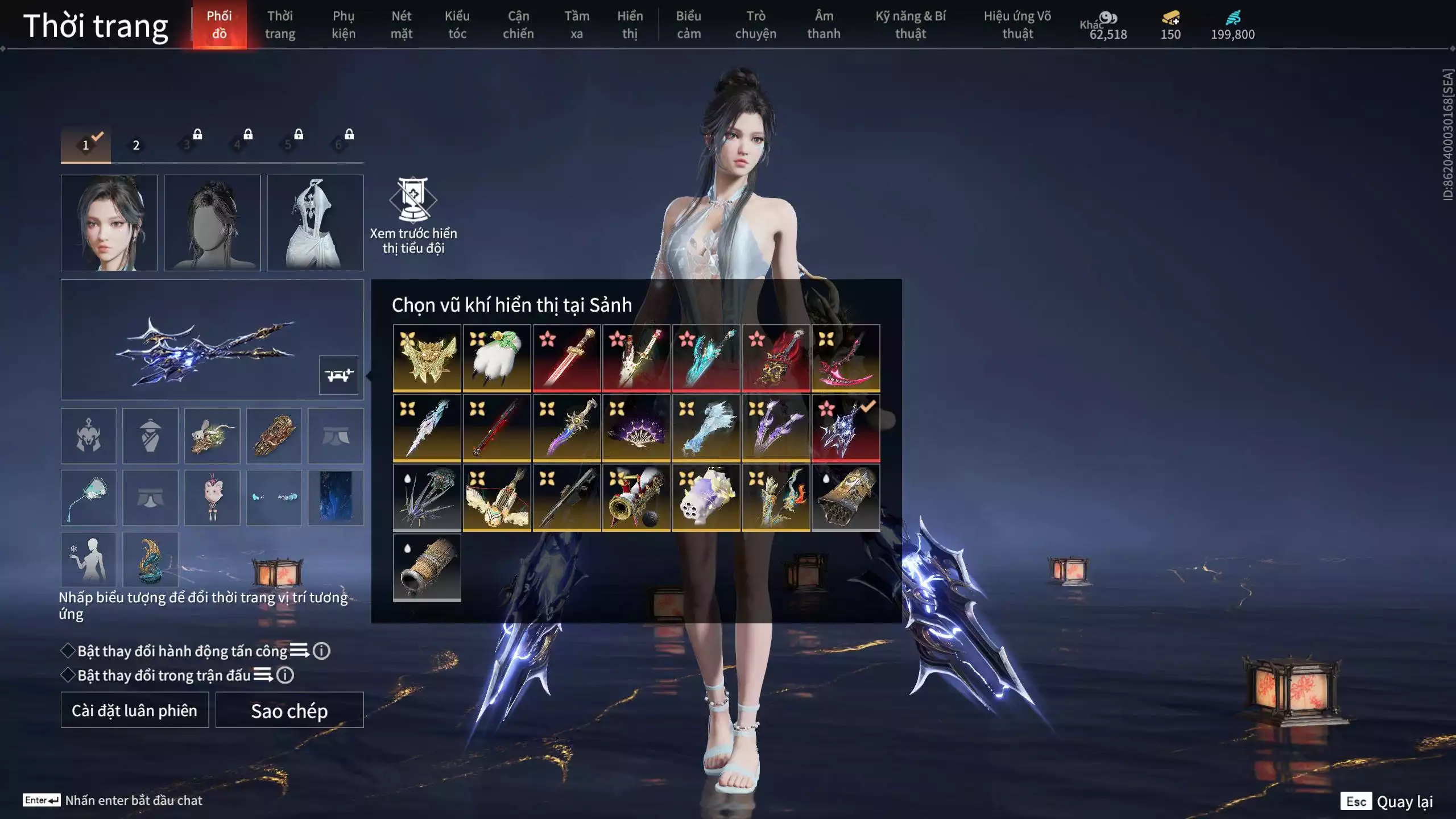The height and width of the screenshot is (819, 1456).
Task: Click the Sao chép button
Action: [289, 710]
